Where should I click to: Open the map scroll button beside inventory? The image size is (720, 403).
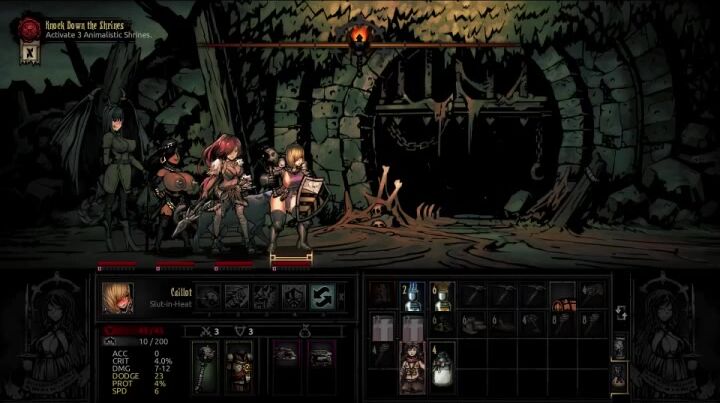[x=620, y=347]
